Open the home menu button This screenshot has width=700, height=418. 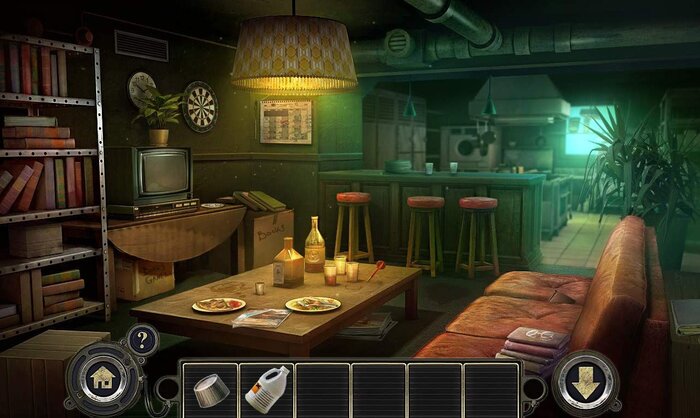coord(102,381)
